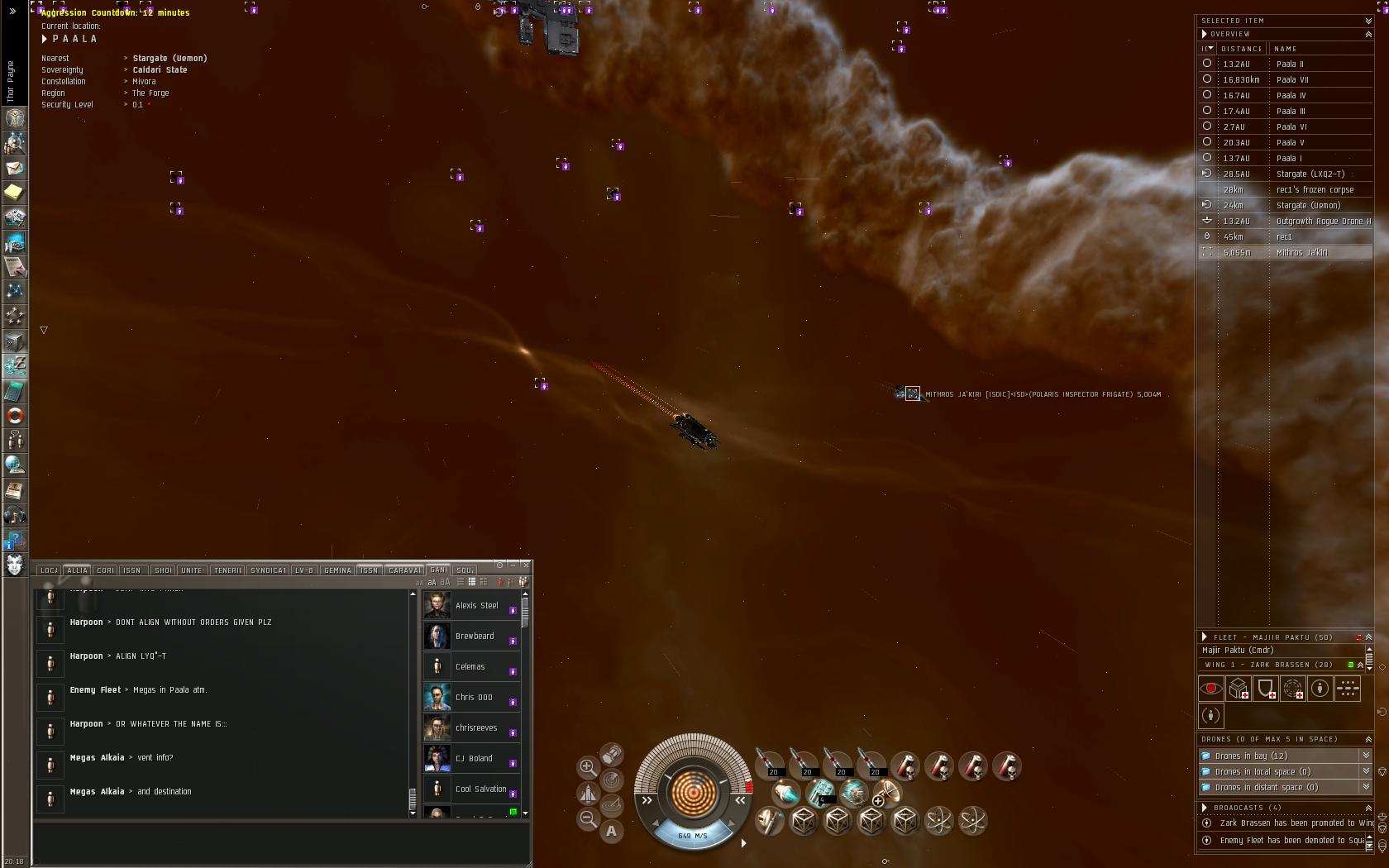1389x868 pixels.
Task: Switch to the Syndicat chat tab
Action: [x=268, y=570]
